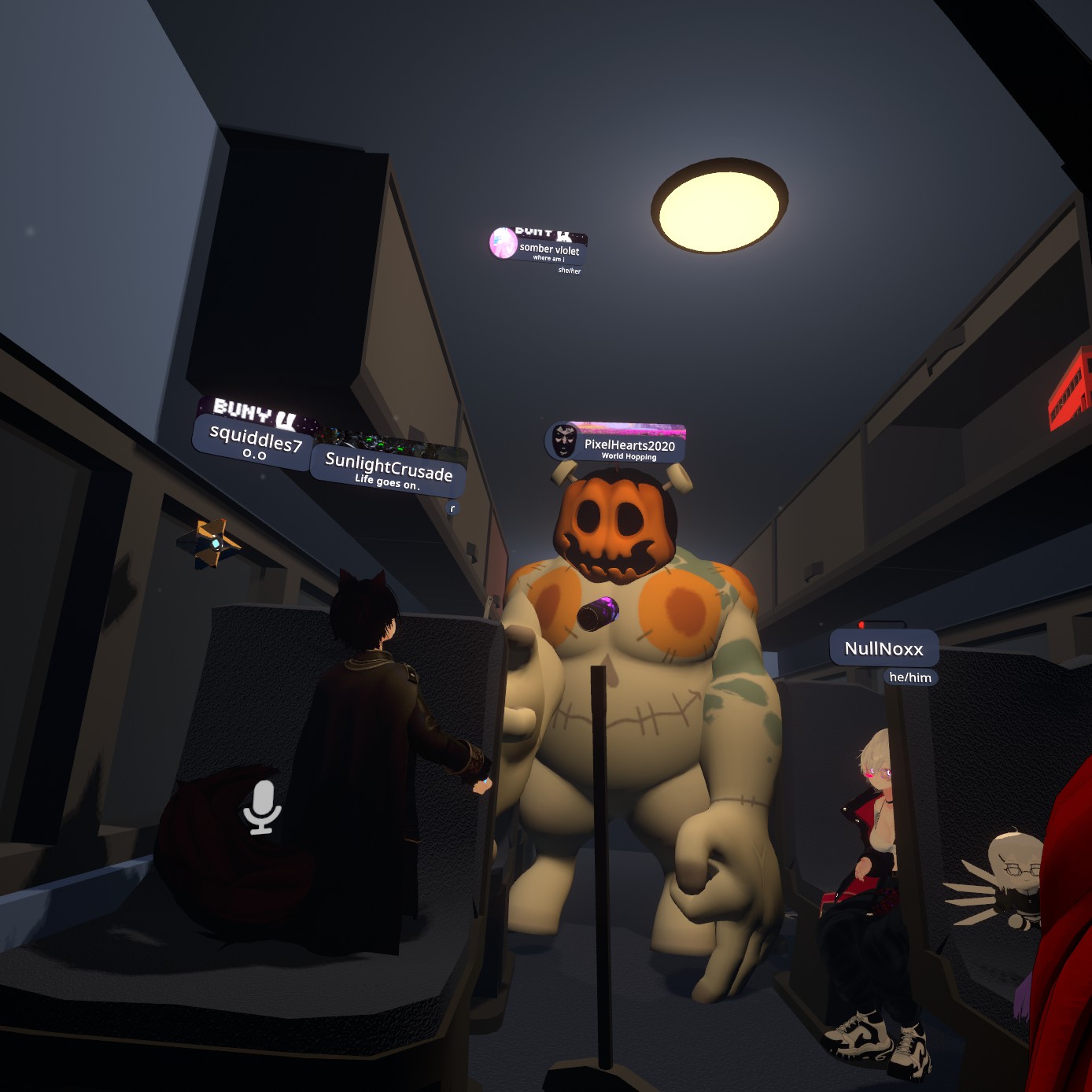Toggle the microphone mute icon
1092x1092 pixels.
pyautogui.click(x=262, y=807)
